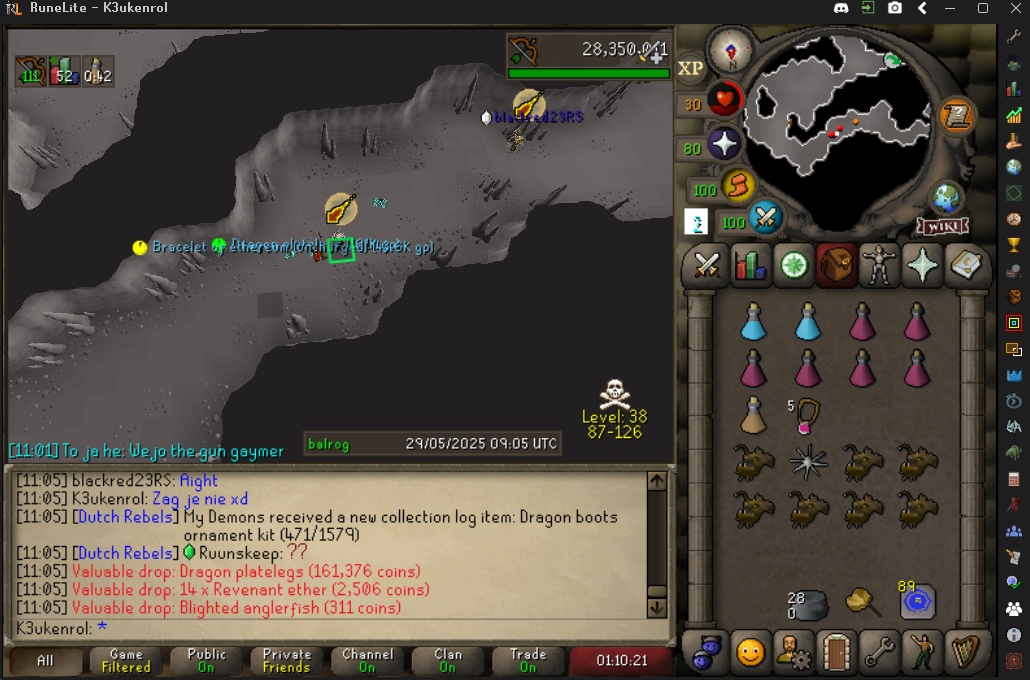Image resolution: width=1030 pixels, height=680 pixels.
Task: Open the Combat Options tab
Action: click(707, 265)
